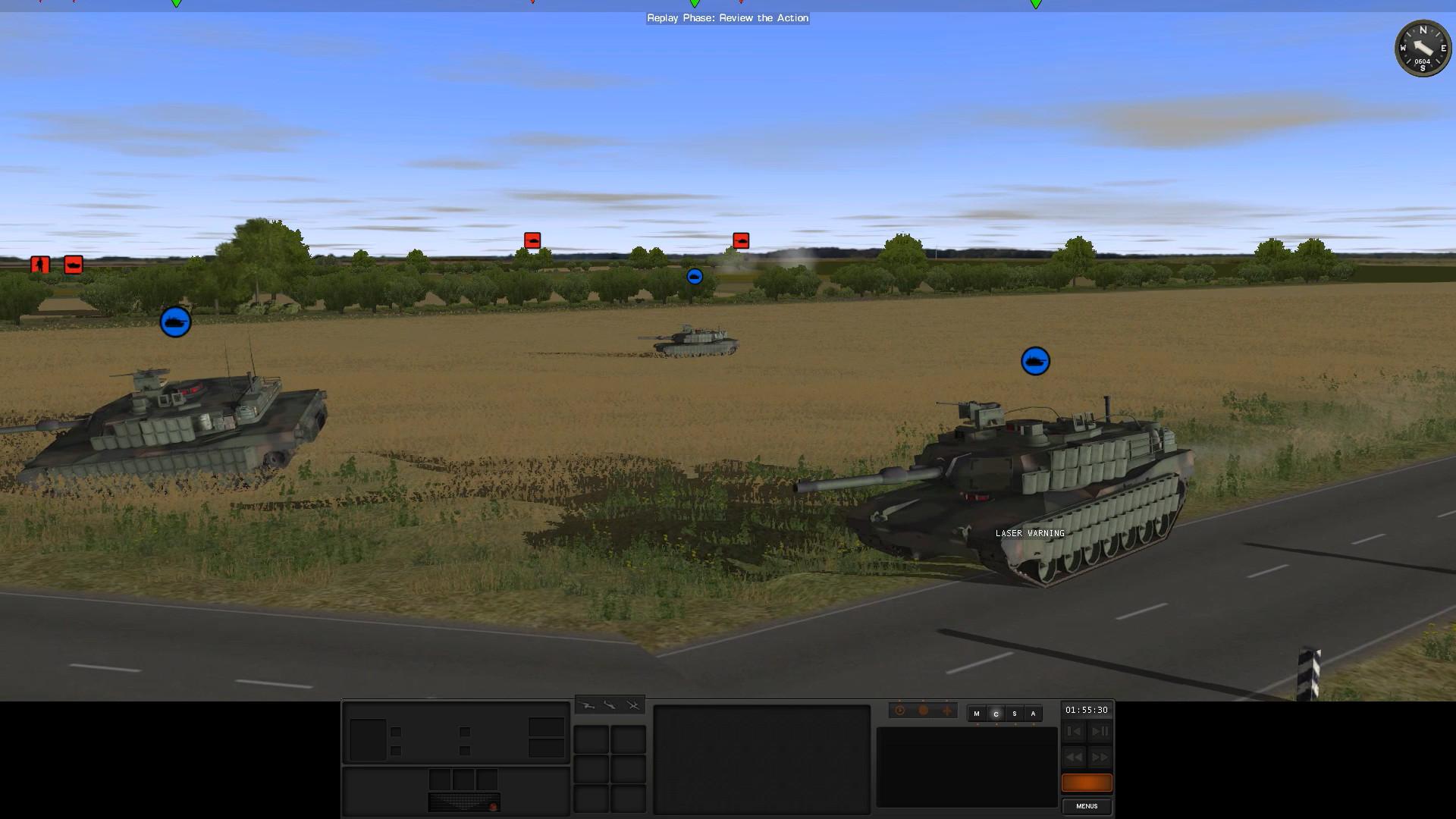Toggle the S command mode button
The width and height of the screenshot is (1456, 819).
(x=1014, y=714)
